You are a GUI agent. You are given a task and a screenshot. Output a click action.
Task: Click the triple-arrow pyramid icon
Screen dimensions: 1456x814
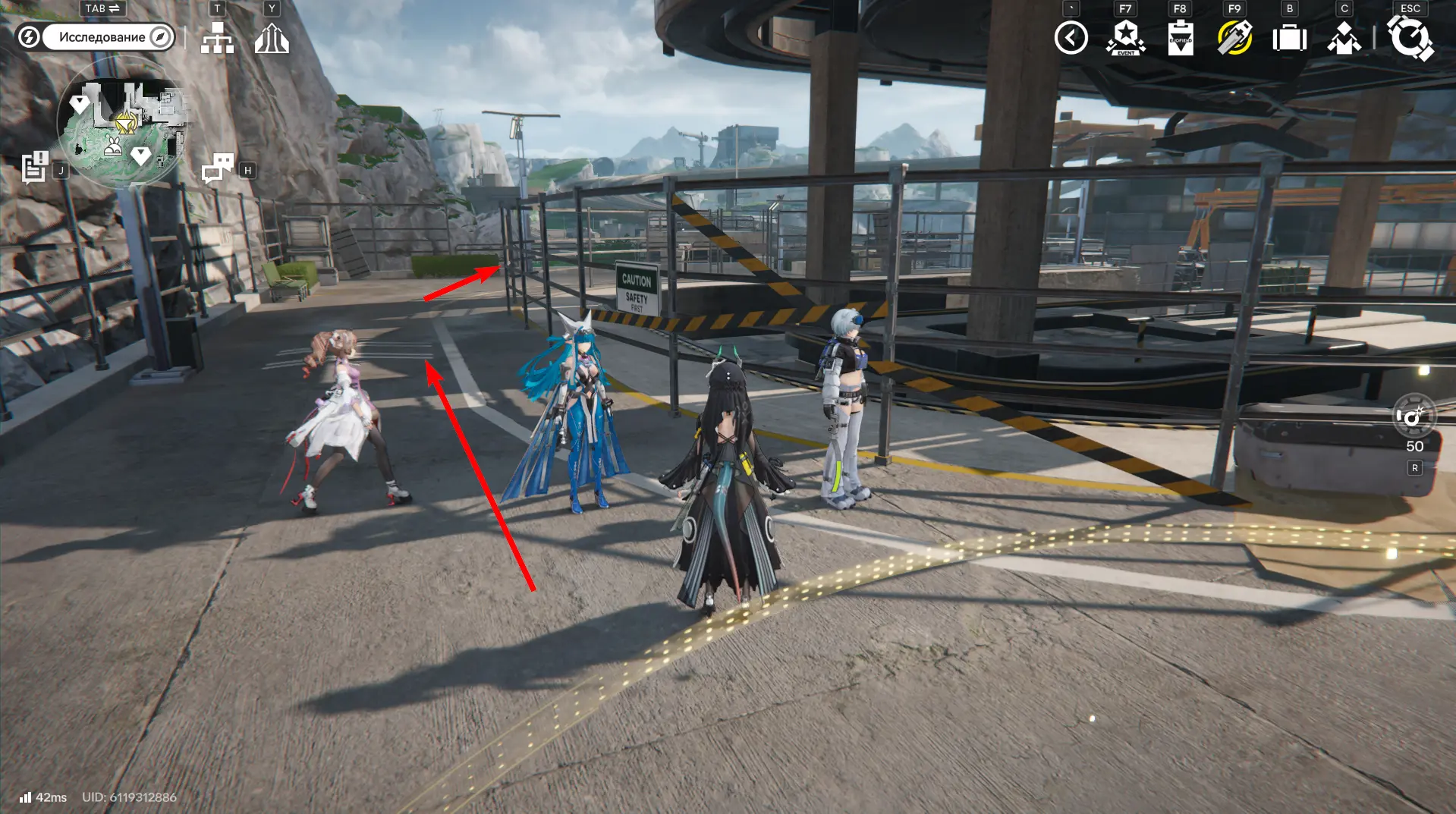click(272, 38)
